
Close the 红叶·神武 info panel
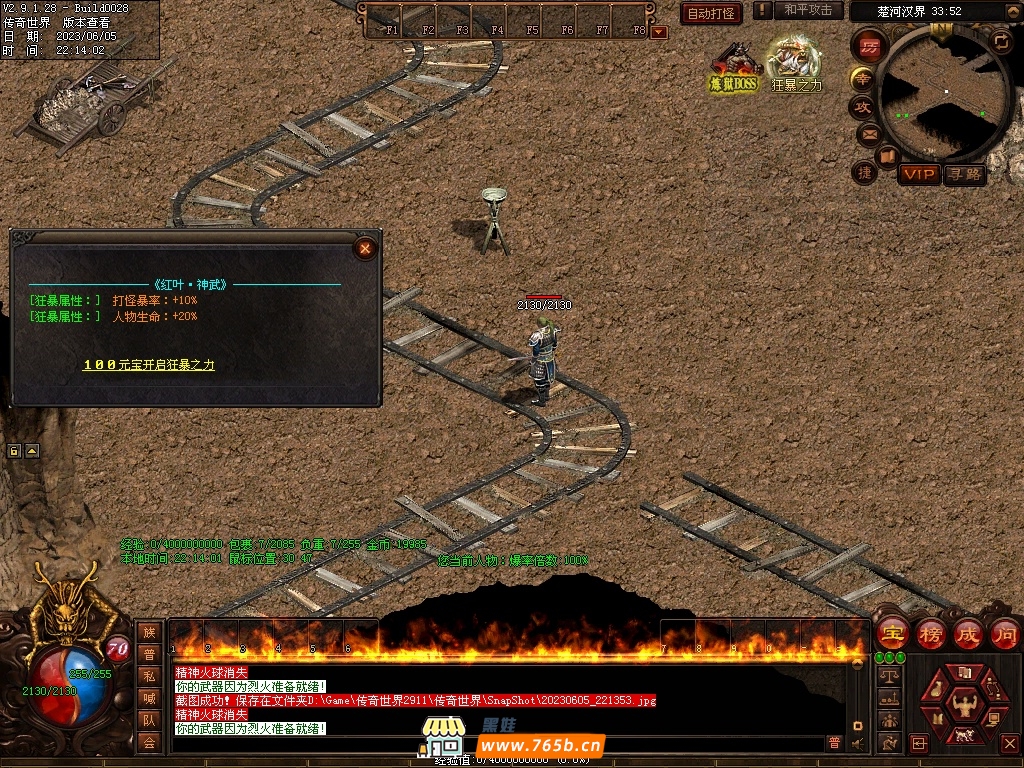click(x=366, y=248)
